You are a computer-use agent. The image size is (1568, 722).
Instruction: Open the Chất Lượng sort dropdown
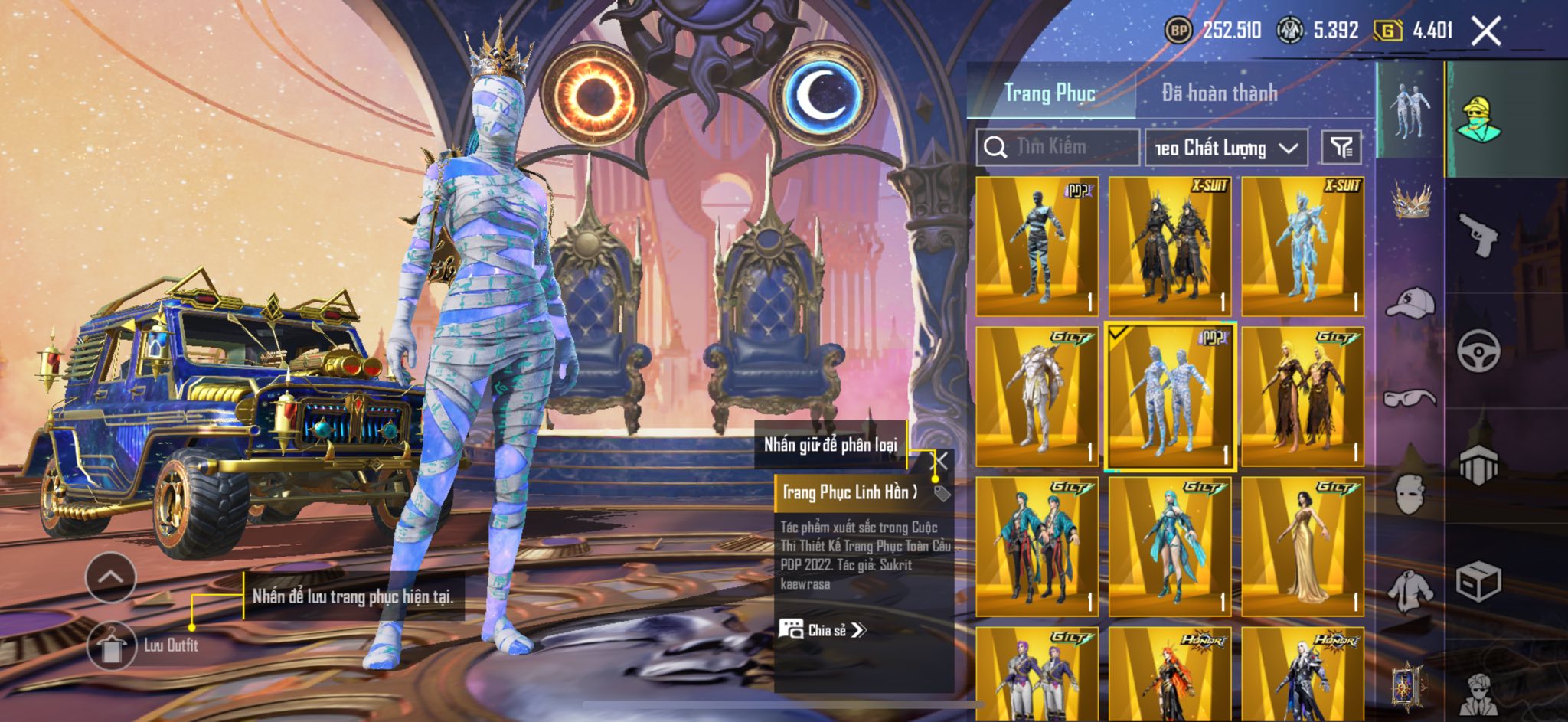(x=1226, y=148)
